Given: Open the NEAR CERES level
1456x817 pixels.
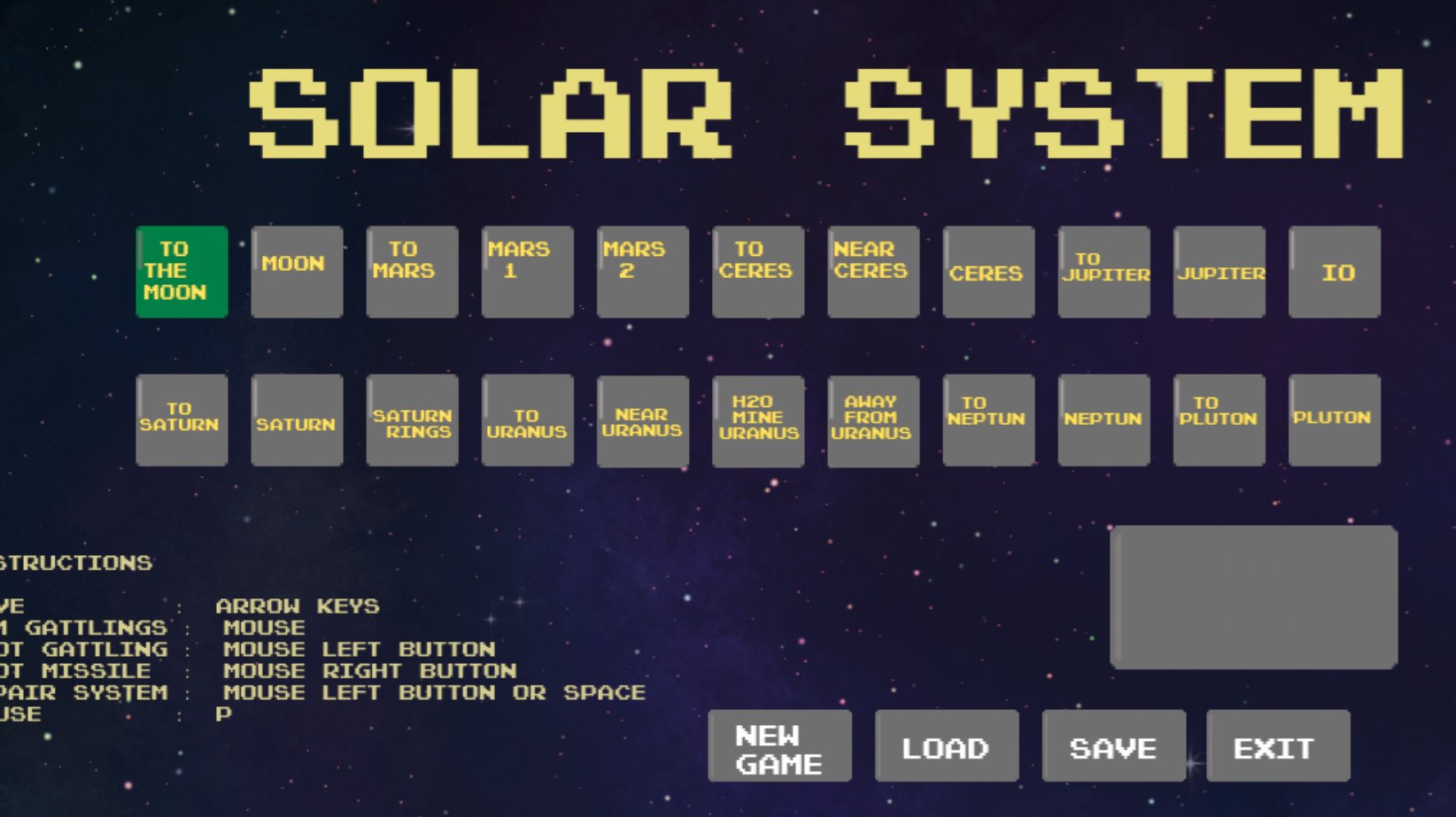Looking at the screenshot, I should click(x=872, y=271).
